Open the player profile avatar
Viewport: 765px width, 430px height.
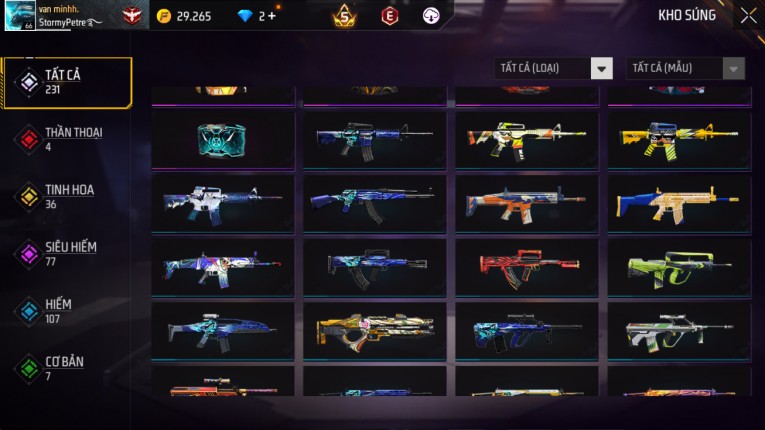tap(20, 15)
